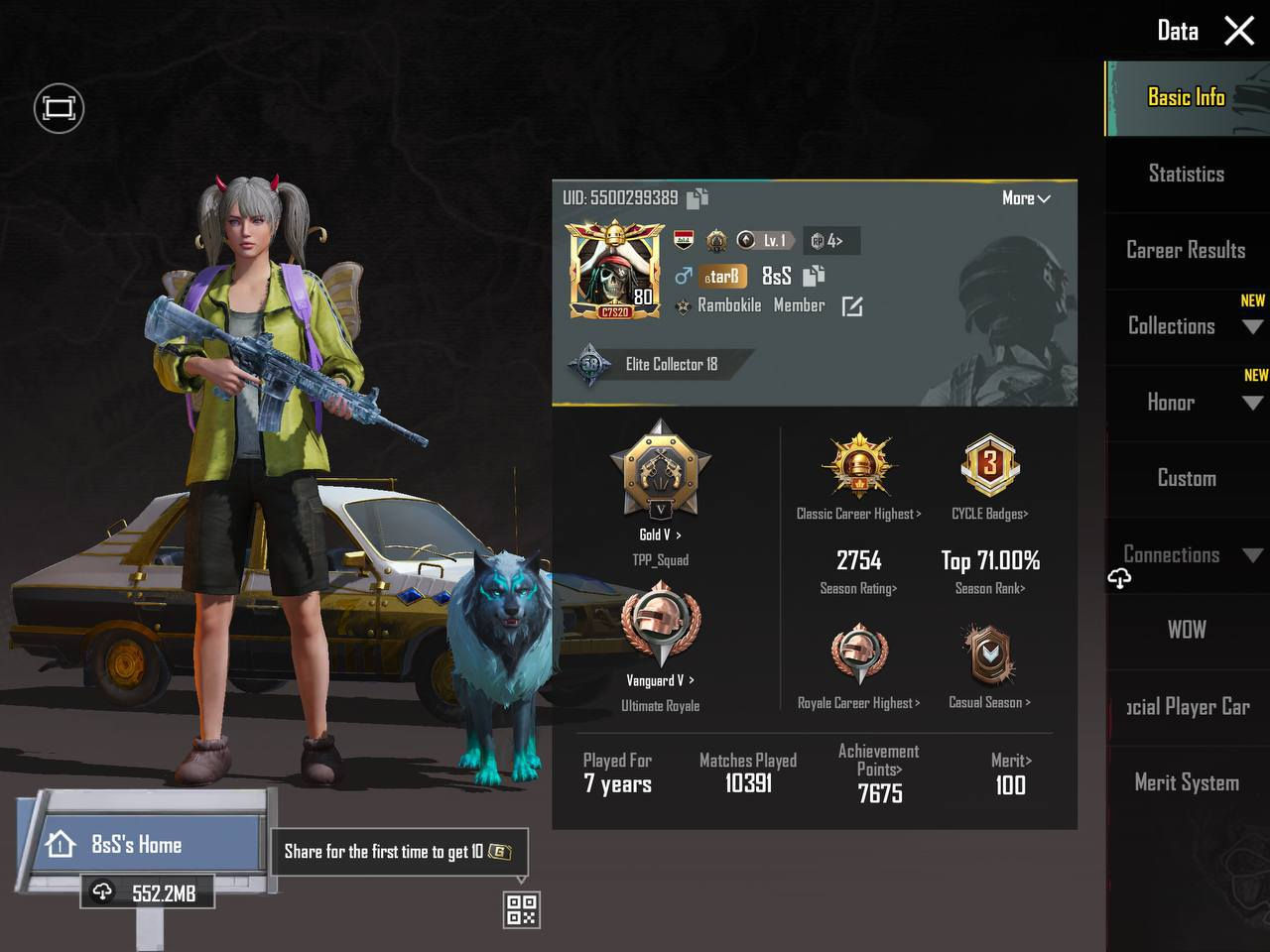This screenshot has width=1270, height=952.
Task: Toggle fullscreen character view
Action: [59, 108]
